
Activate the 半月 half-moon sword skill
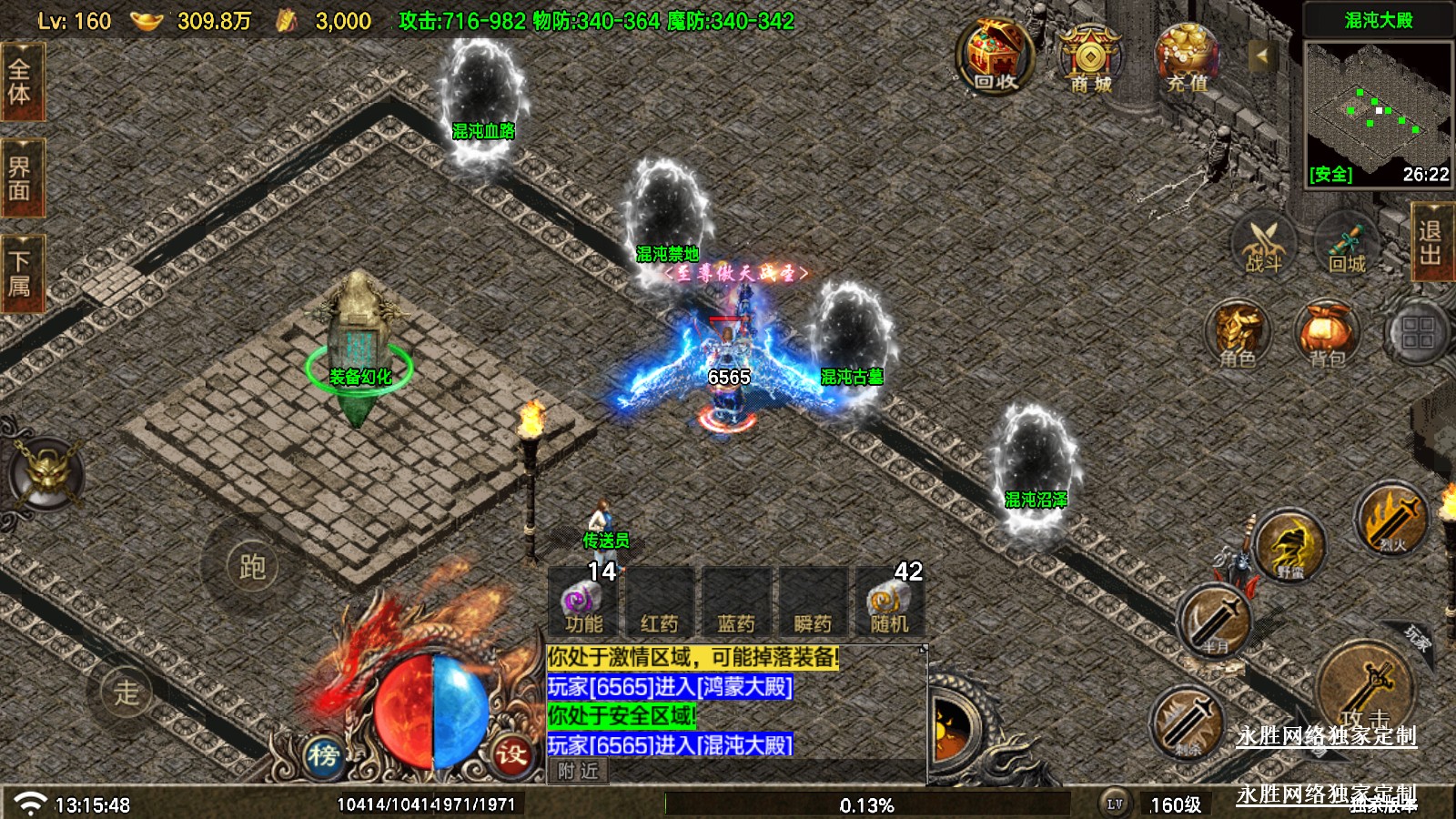pos(1215,622)
